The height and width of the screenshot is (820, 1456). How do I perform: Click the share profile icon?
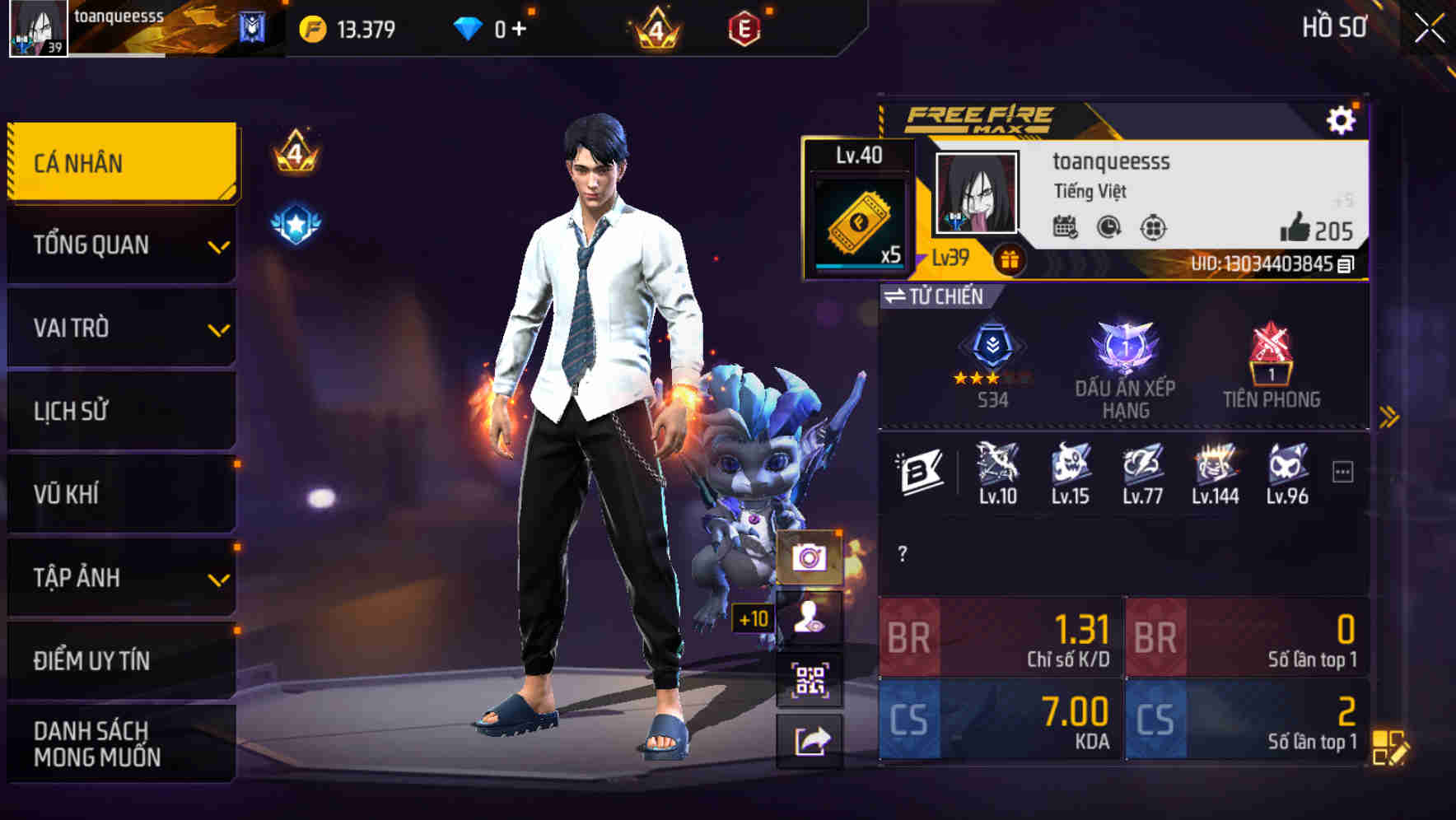click(811, 741)
